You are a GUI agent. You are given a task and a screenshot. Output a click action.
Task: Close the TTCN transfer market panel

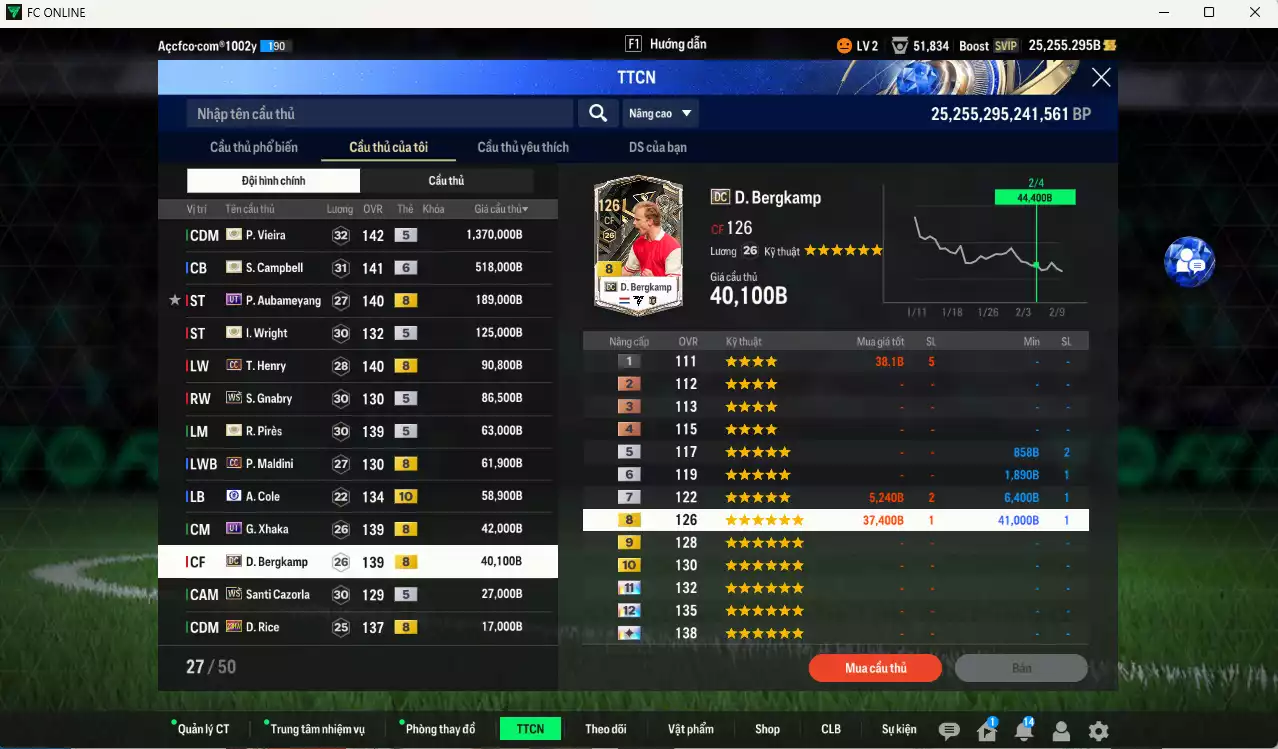pos(1101,78)
